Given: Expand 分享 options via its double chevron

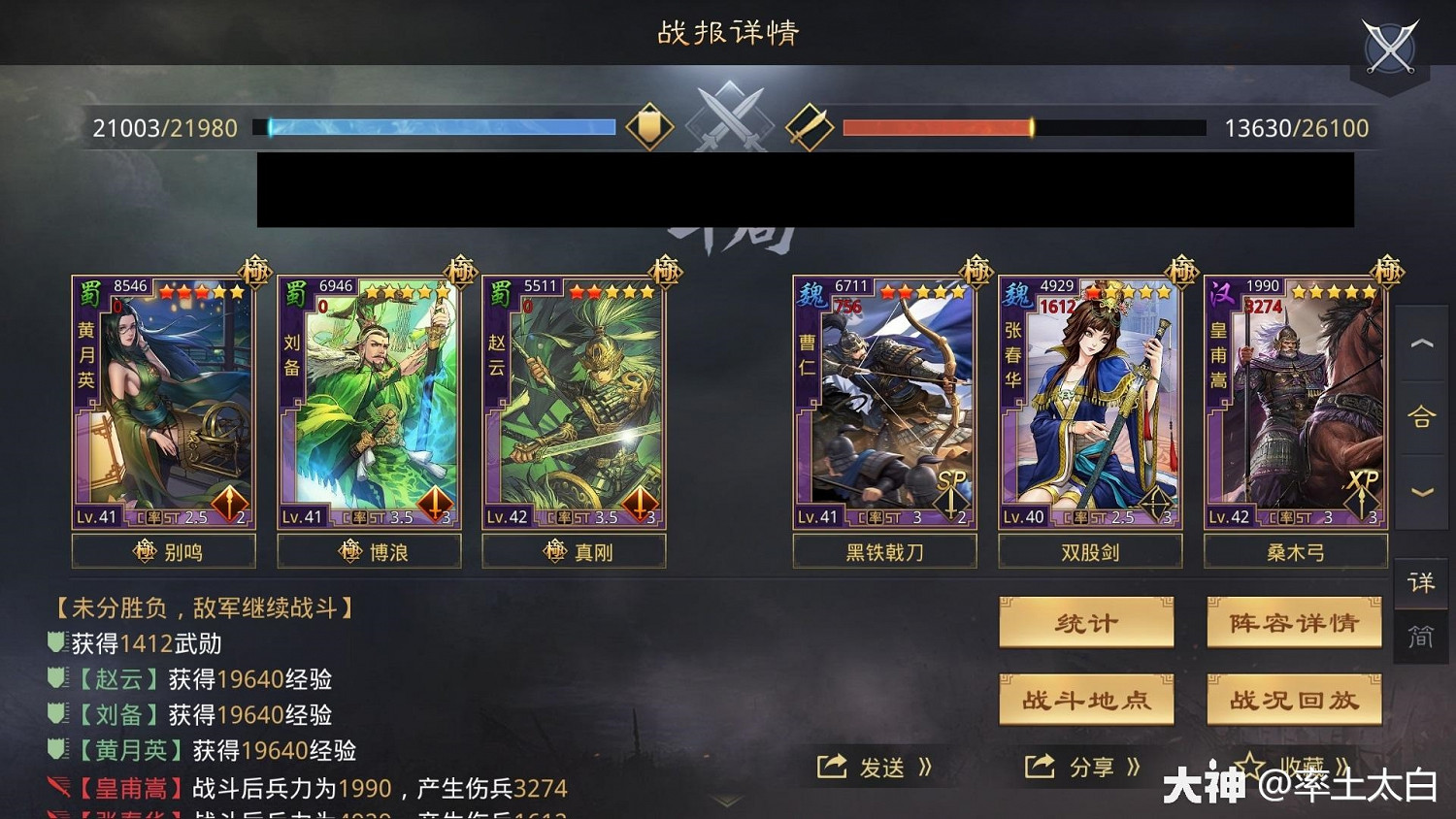Looking at the screenshot, I should tap(1132, 767).
